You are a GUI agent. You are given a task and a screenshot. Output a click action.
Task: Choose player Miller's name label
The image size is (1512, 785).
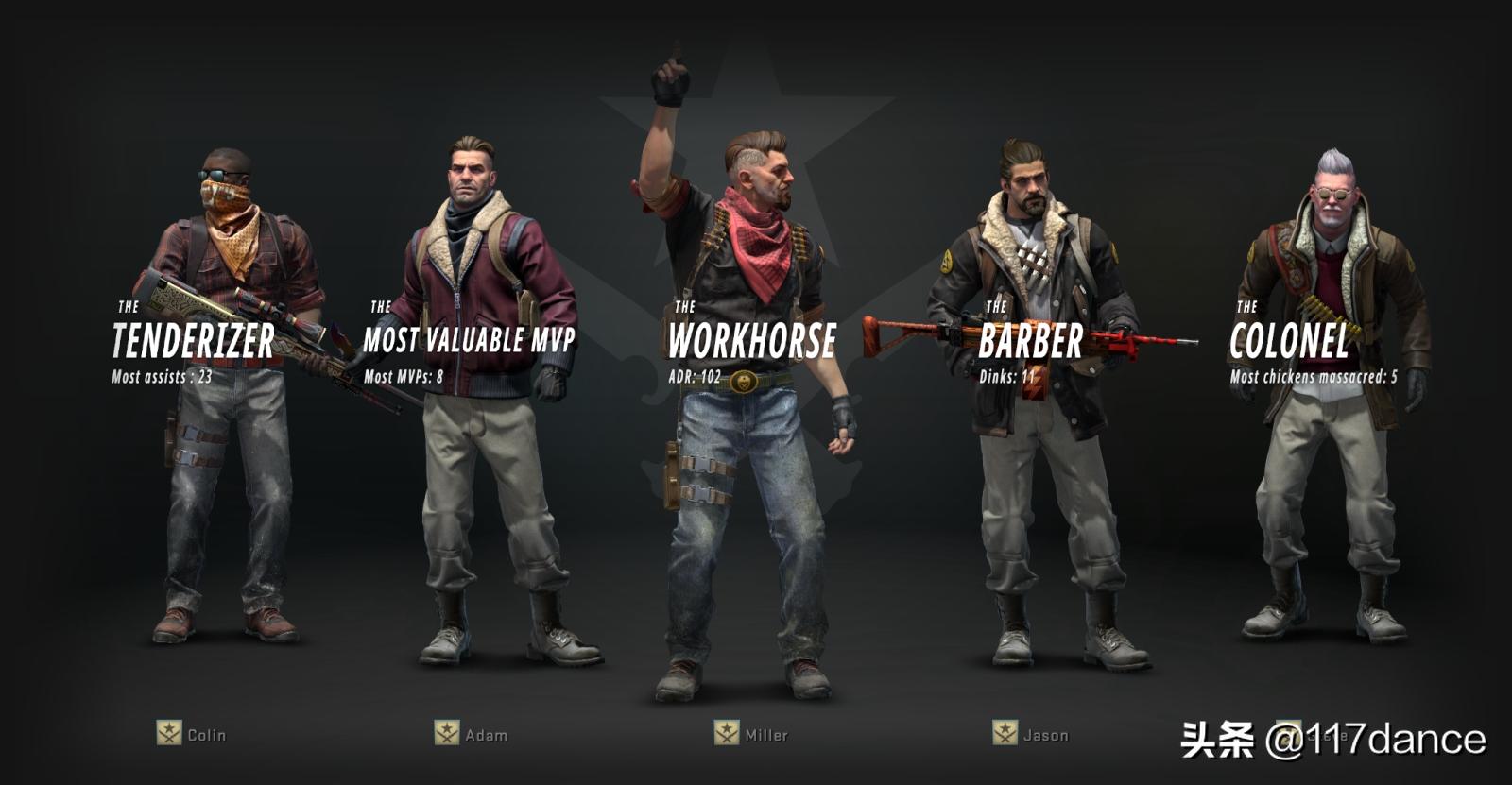coord(765,735)
